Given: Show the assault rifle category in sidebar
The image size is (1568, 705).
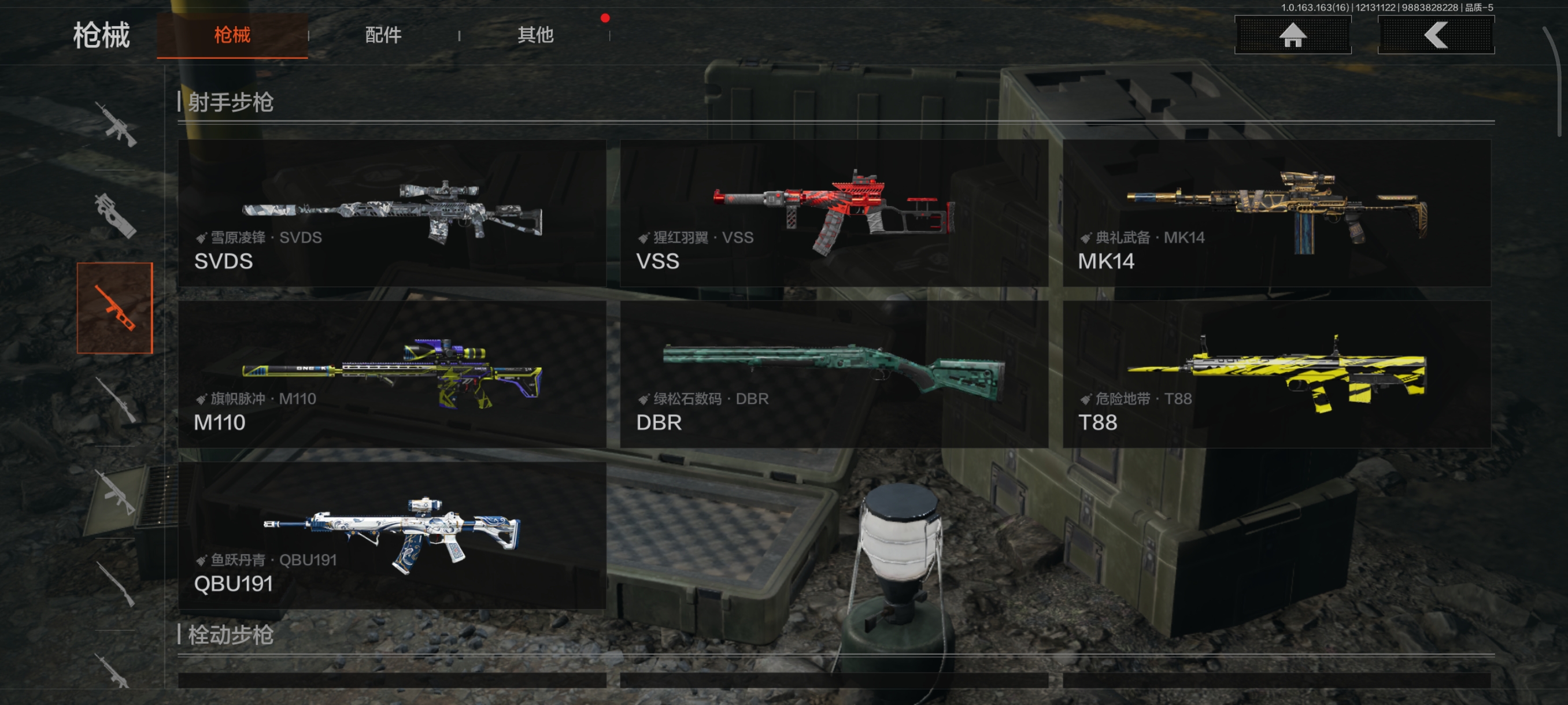Looking at the screenshot, I should pyautogui.click(x=115, y=125).
